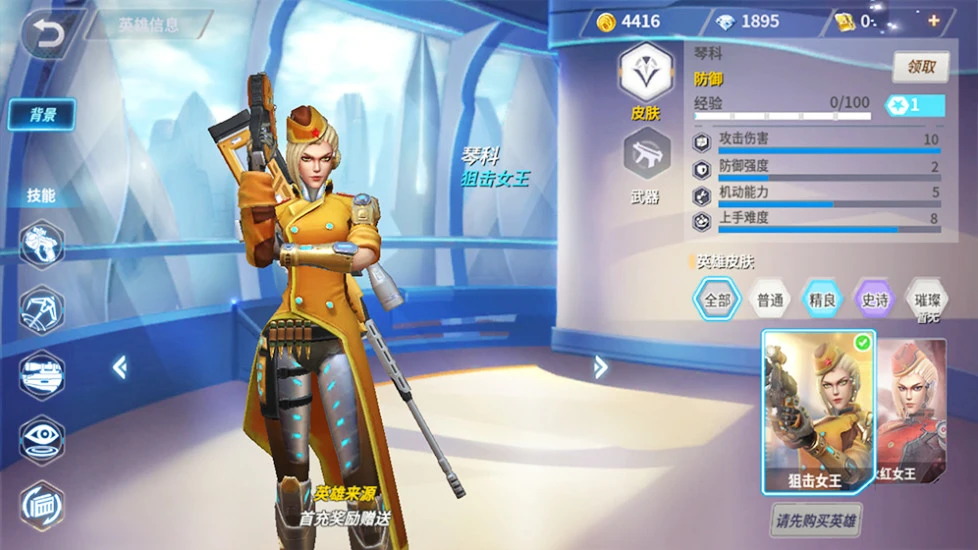The height and width of the screenshot is (550, 978).
Task: Select the sniper rifle skill icon
Action: (x=42, y=374)
